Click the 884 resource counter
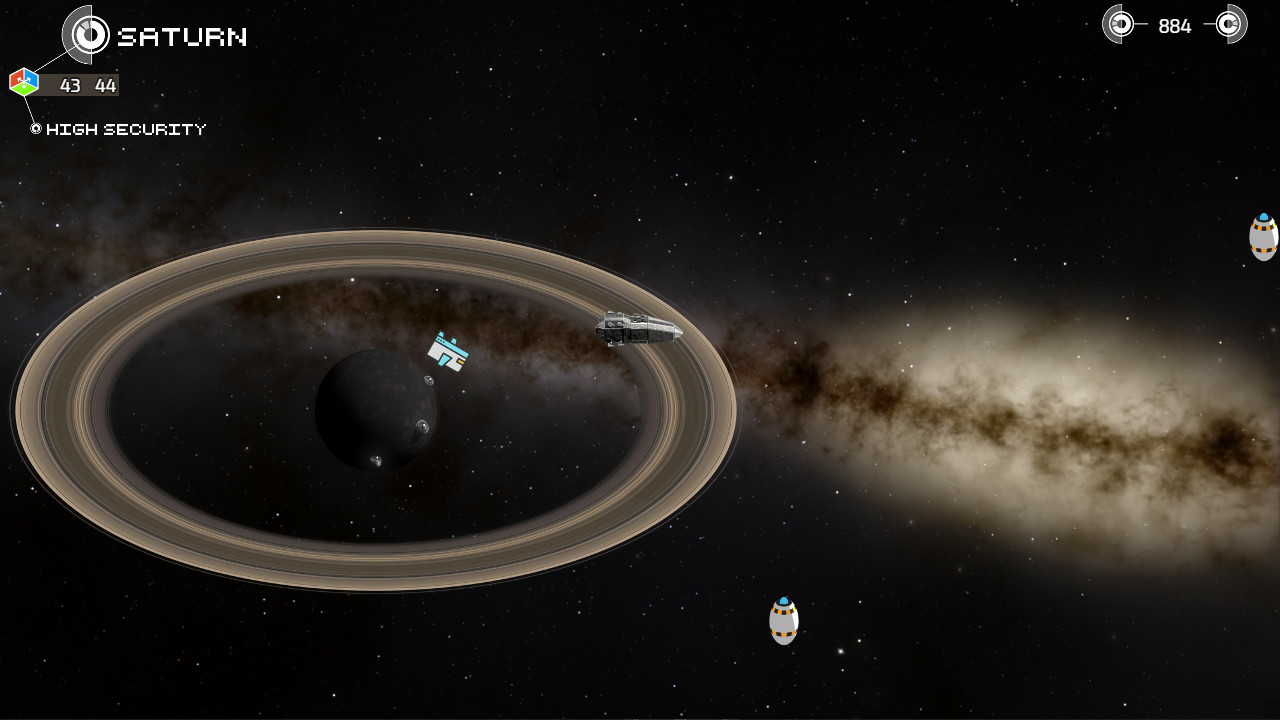 coord(1174,25)
